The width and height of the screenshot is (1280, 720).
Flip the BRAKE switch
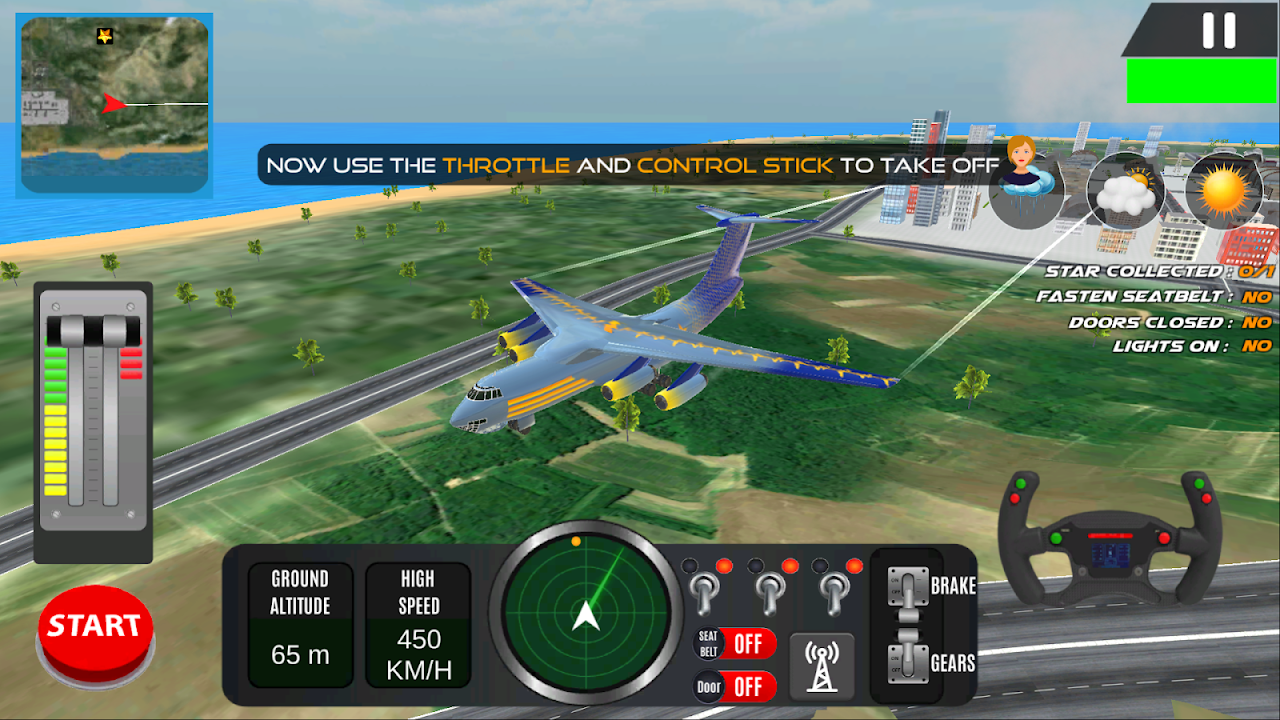[907, 587]
